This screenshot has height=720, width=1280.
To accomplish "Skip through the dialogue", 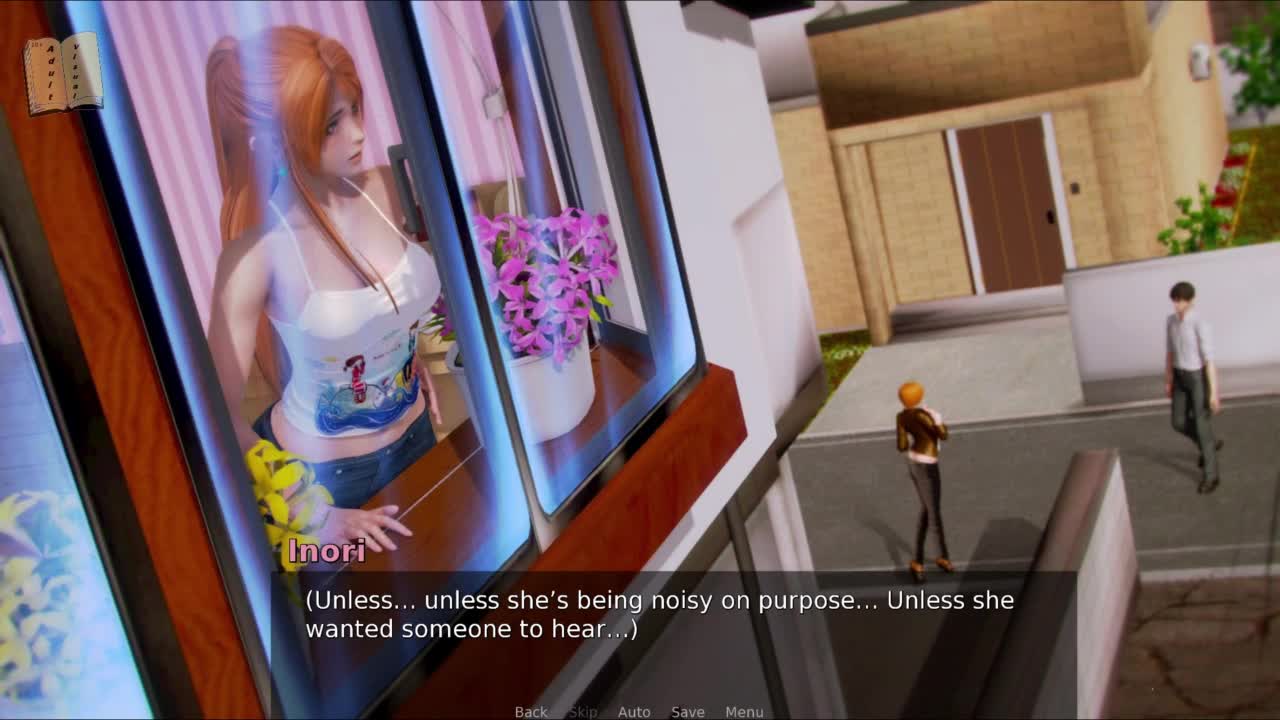I will pos(582,711).
